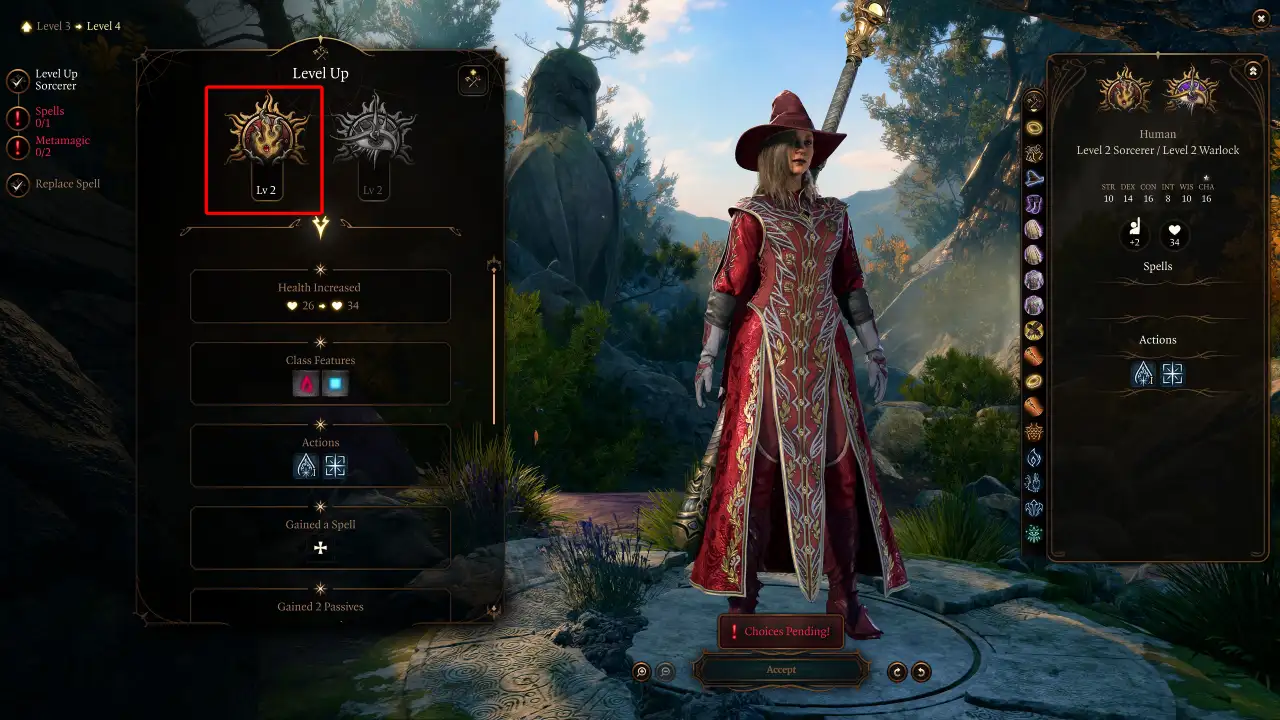Click the heart icon showing 34 hit points
This screenshot has height=720, width=1280.
click(x=1173, y=235)
